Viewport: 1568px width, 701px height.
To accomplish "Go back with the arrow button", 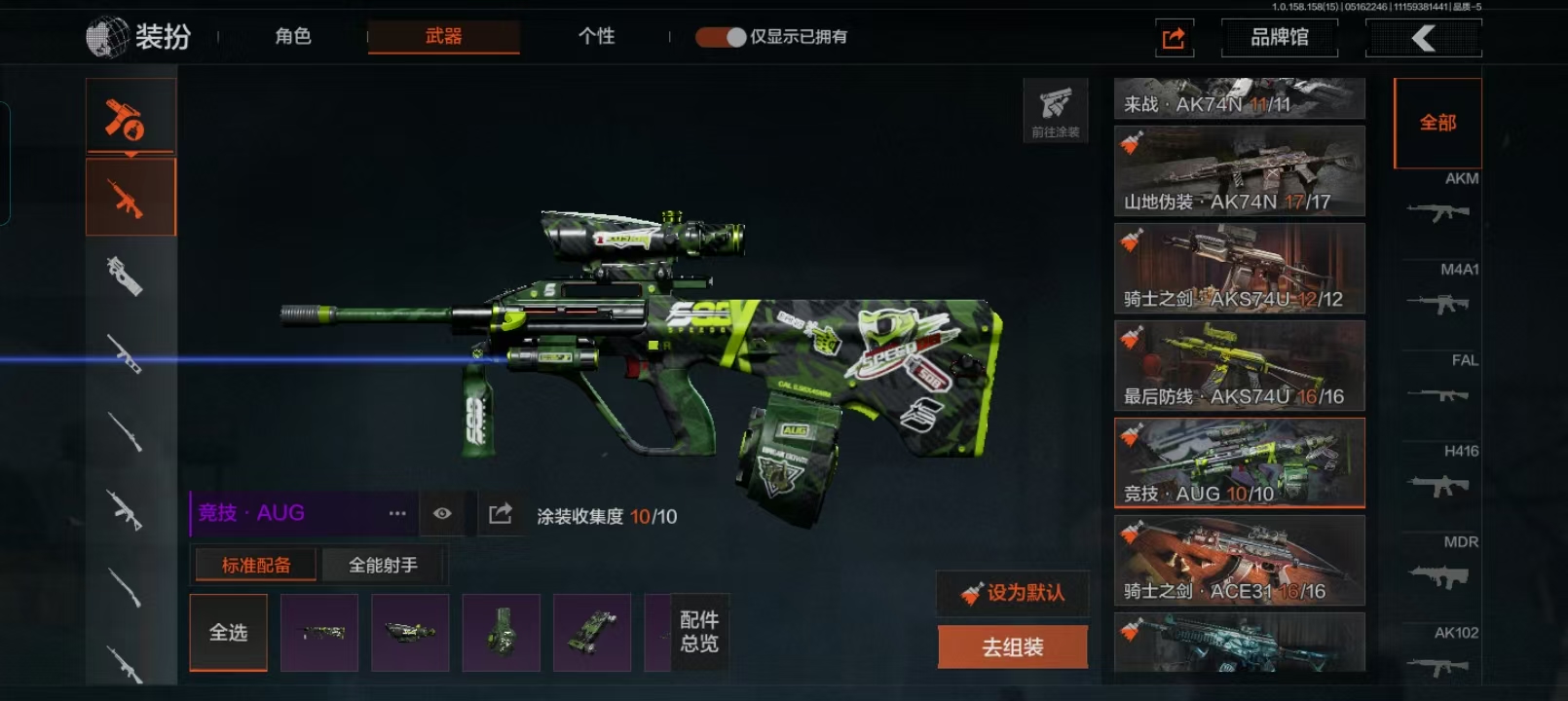I will pos(1423,38).
